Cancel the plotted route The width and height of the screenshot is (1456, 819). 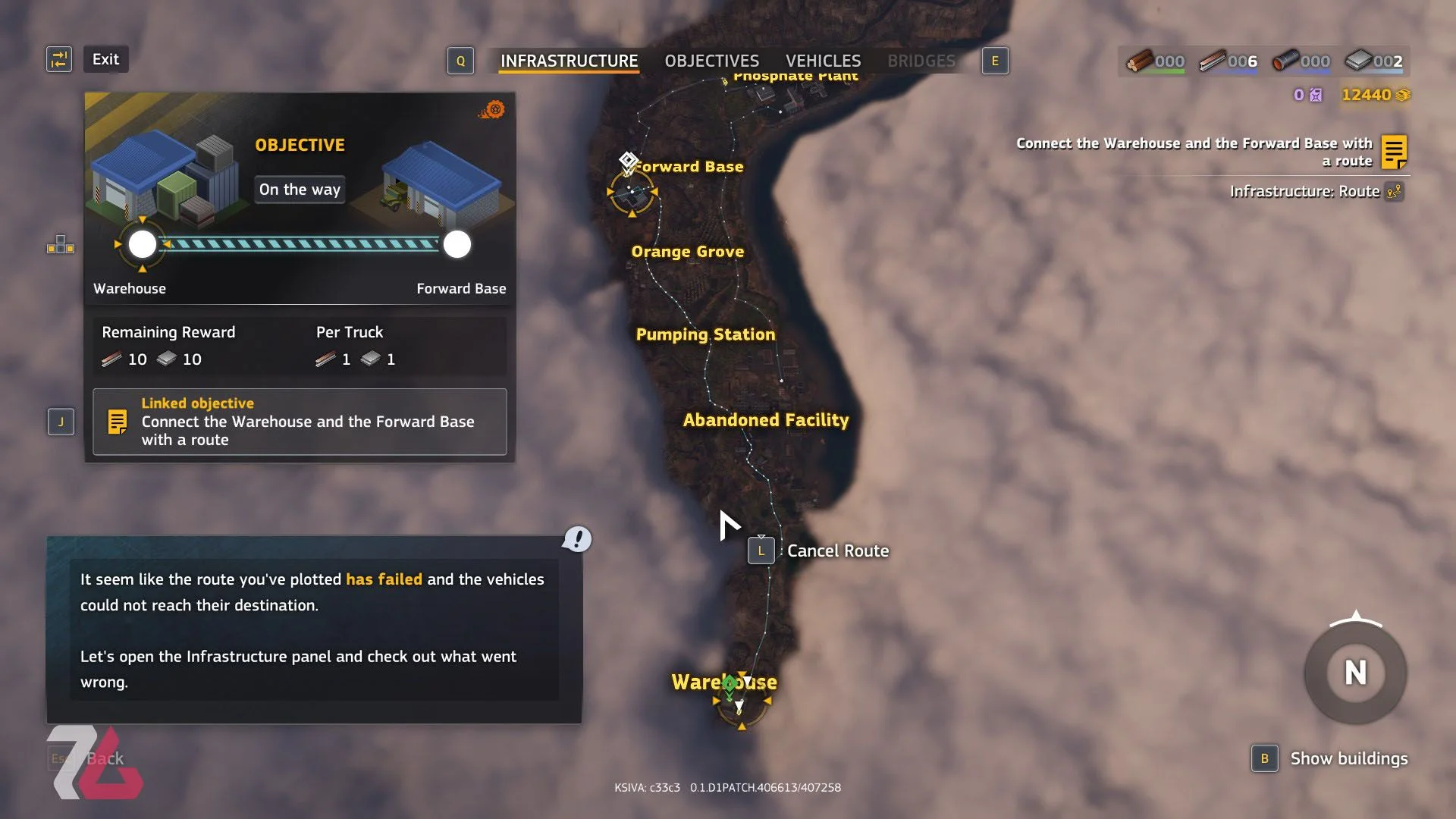click(x=837, y=551)
